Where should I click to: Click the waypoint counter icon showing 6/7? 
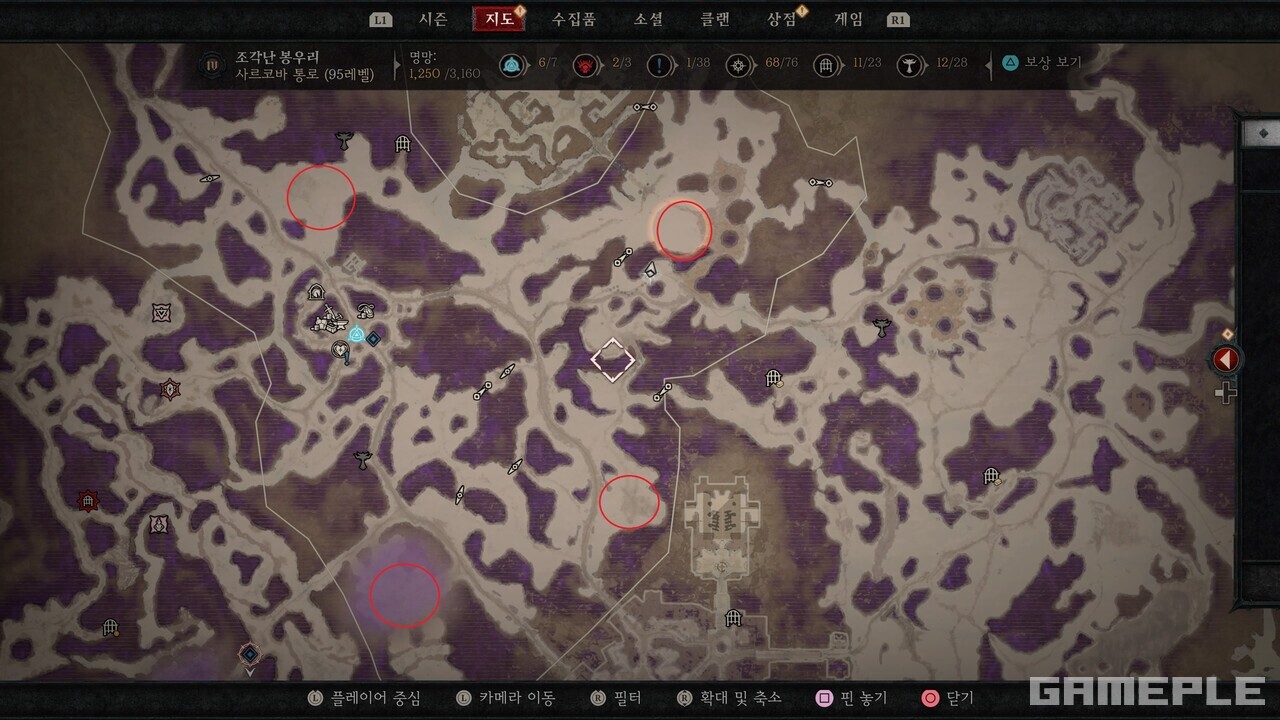pyautogui.click(x=513, y=64)
